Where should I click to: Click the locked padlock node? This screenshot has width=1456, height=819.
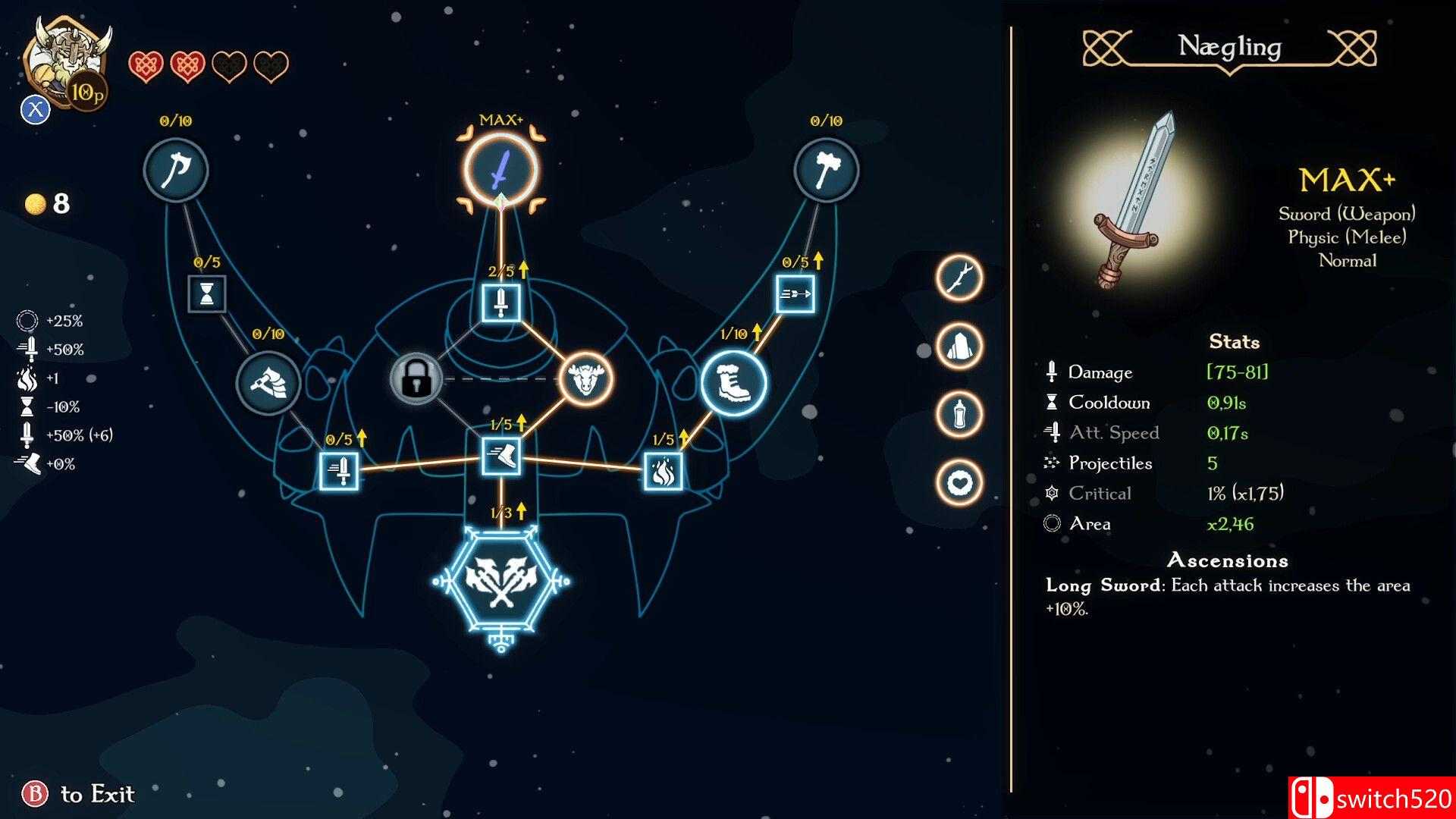point(416,379)
